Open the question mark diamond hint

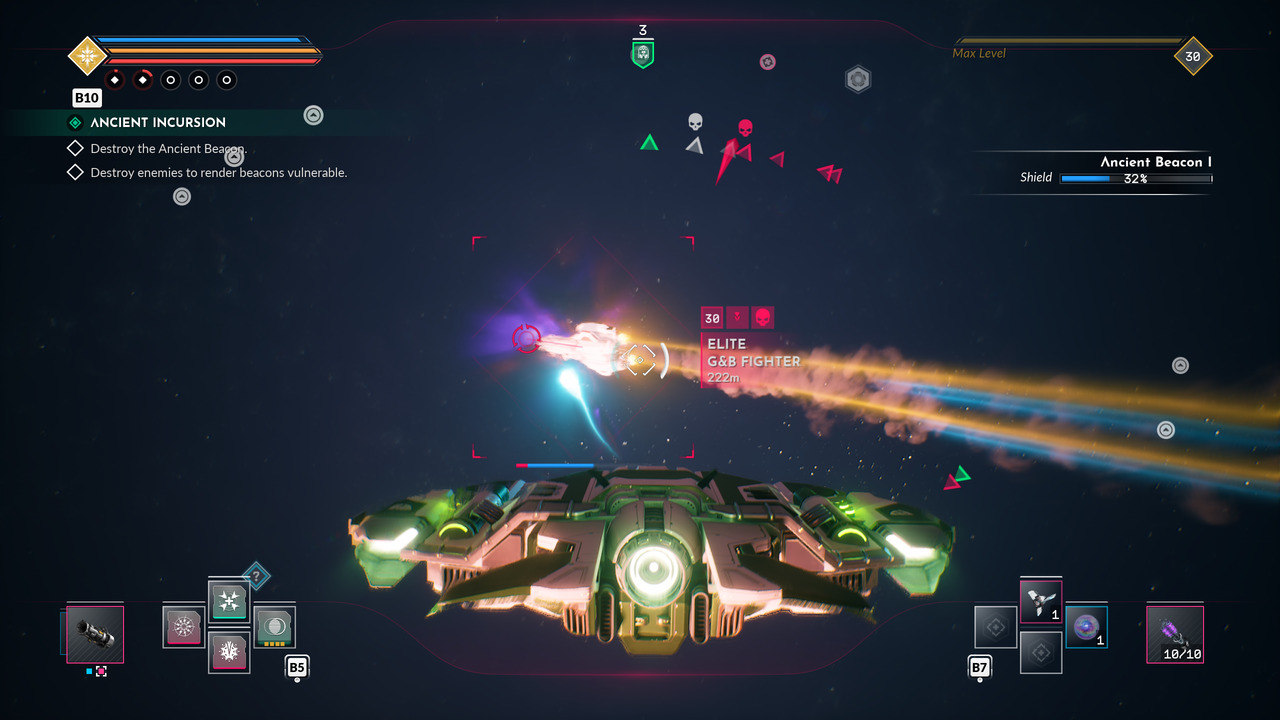[256, 575]
